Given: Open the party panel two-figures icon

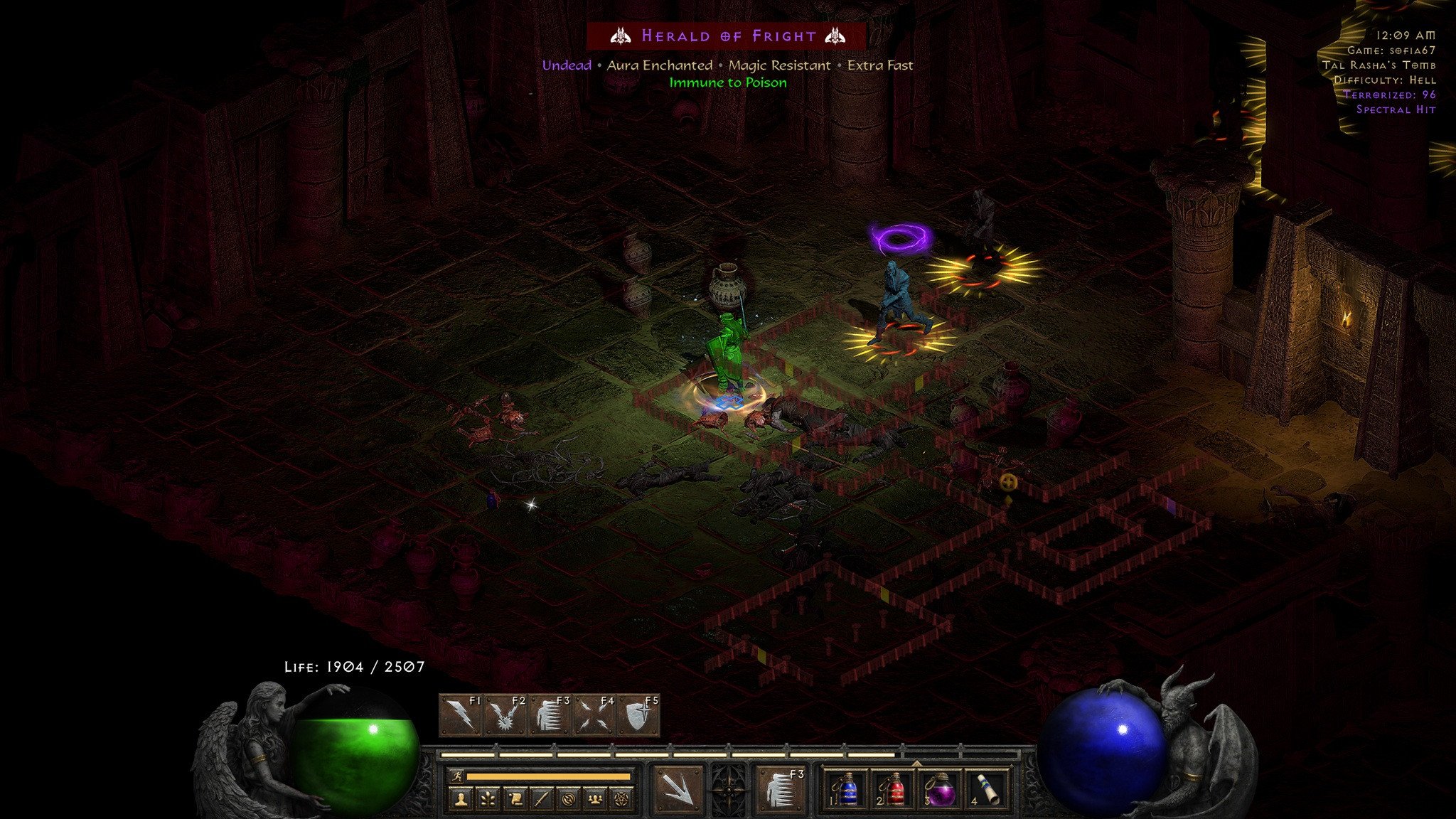Looking at the screenshot, I should coord(596,800).
